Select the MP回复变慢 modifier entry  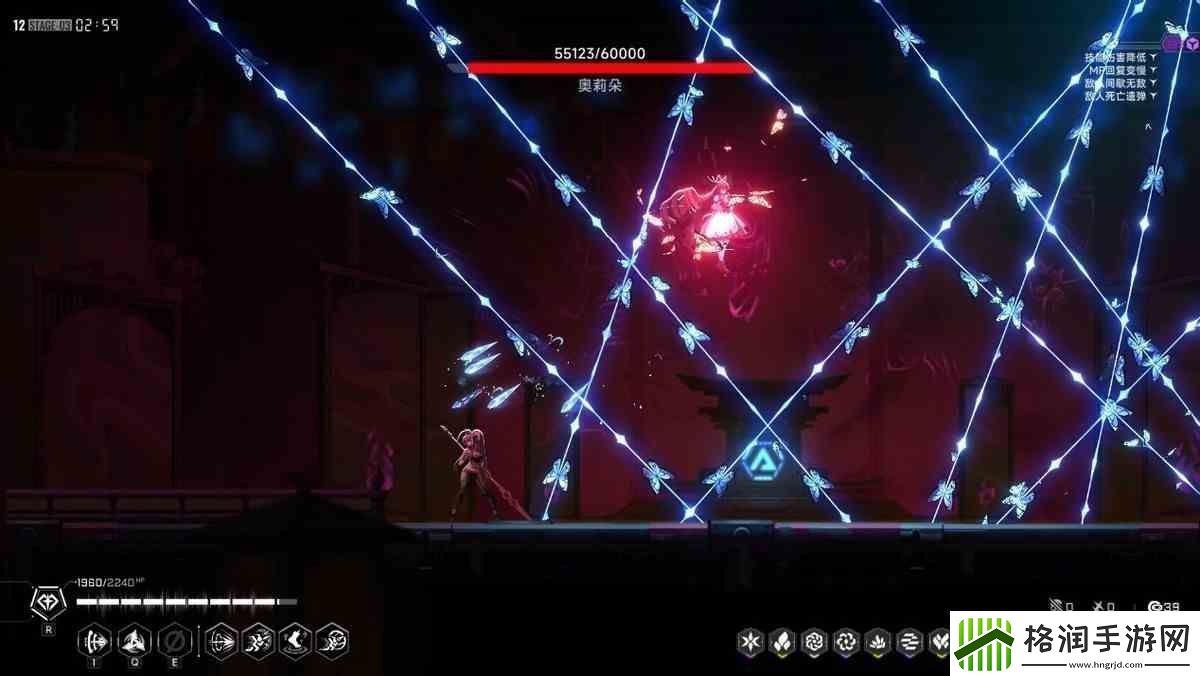(1120, 70)
